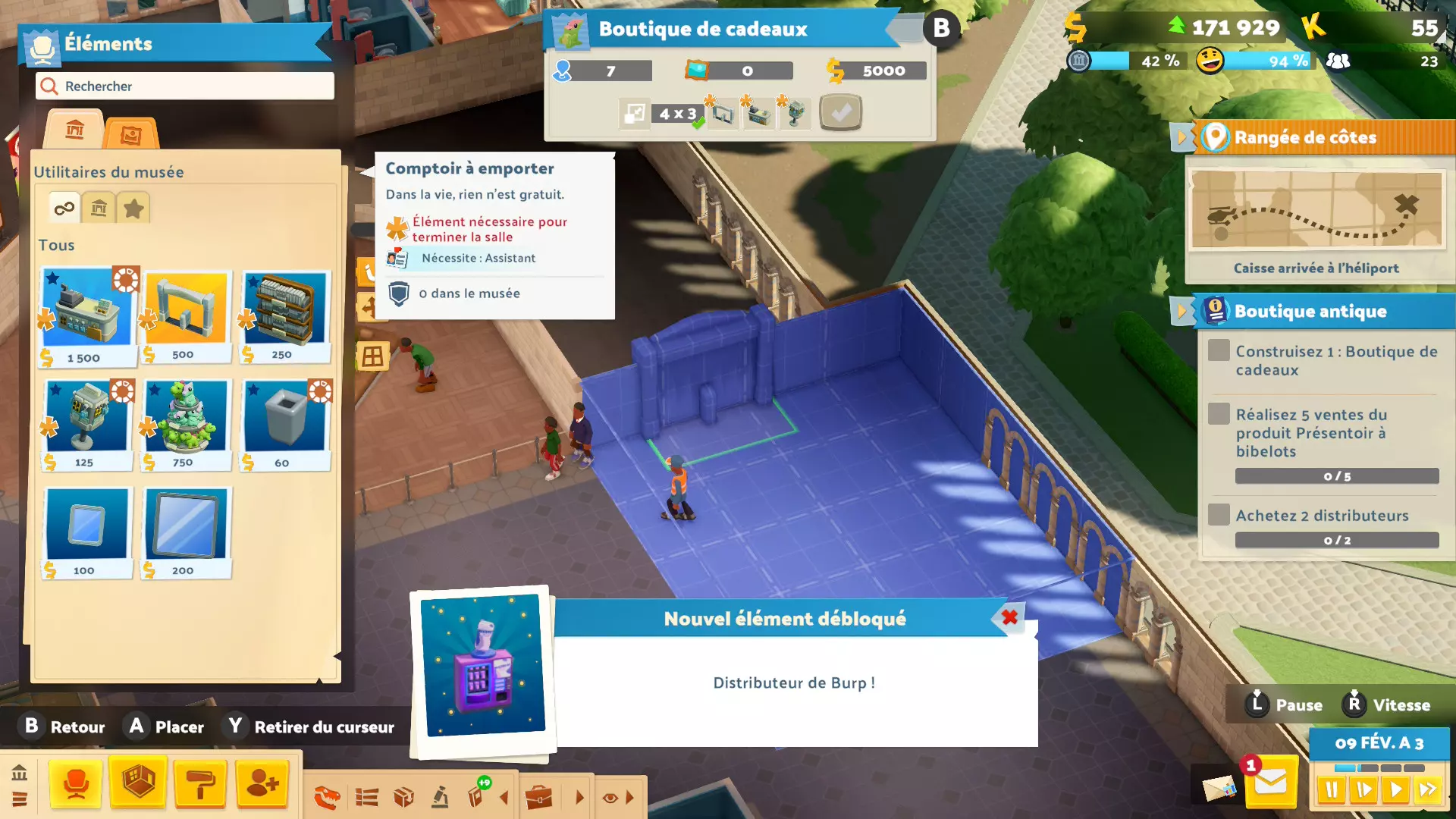Open the hire staff button
The image size is (1456, 819).
click(x=262, y=783)
